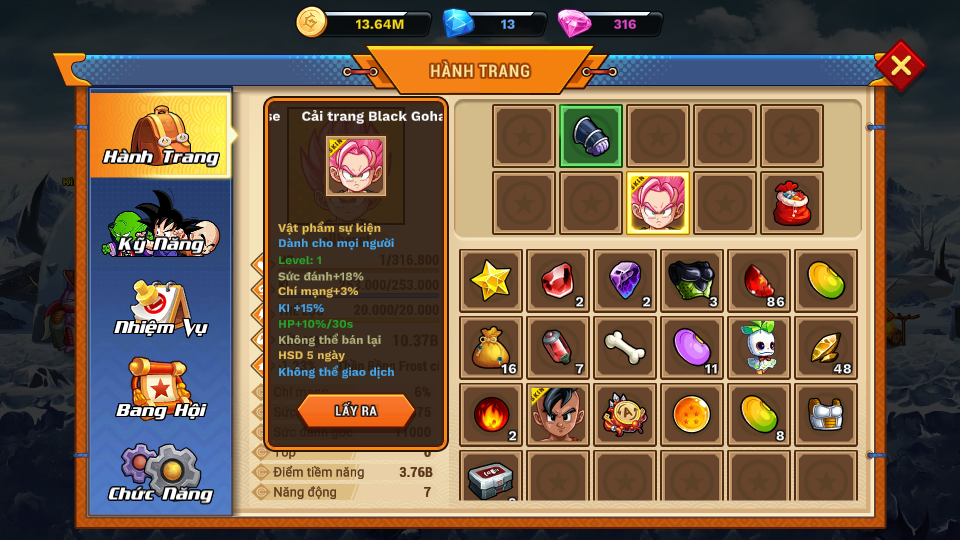Select the white radish creature item
The image size is (960, 540).
pos(759,348)
